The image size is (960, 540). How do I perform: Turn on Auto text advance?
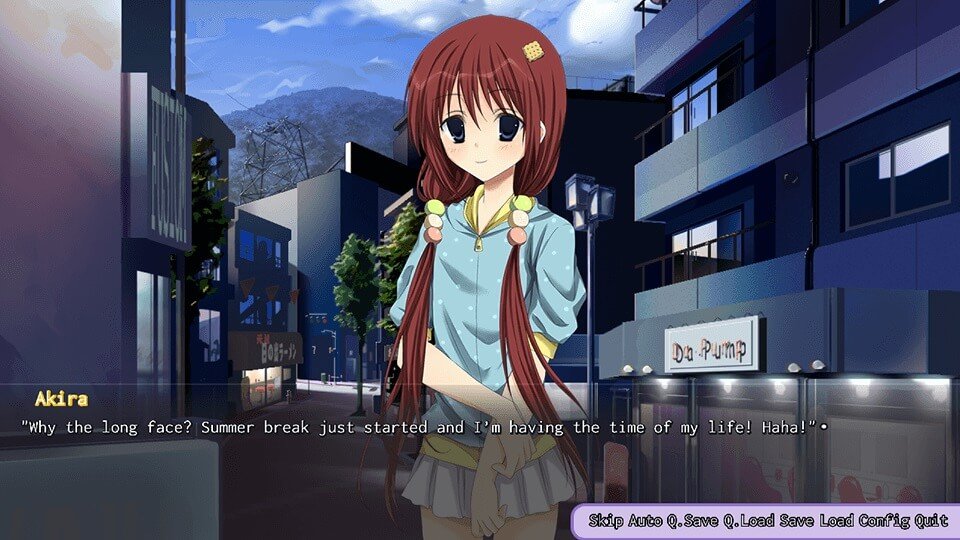click(645, 520)
